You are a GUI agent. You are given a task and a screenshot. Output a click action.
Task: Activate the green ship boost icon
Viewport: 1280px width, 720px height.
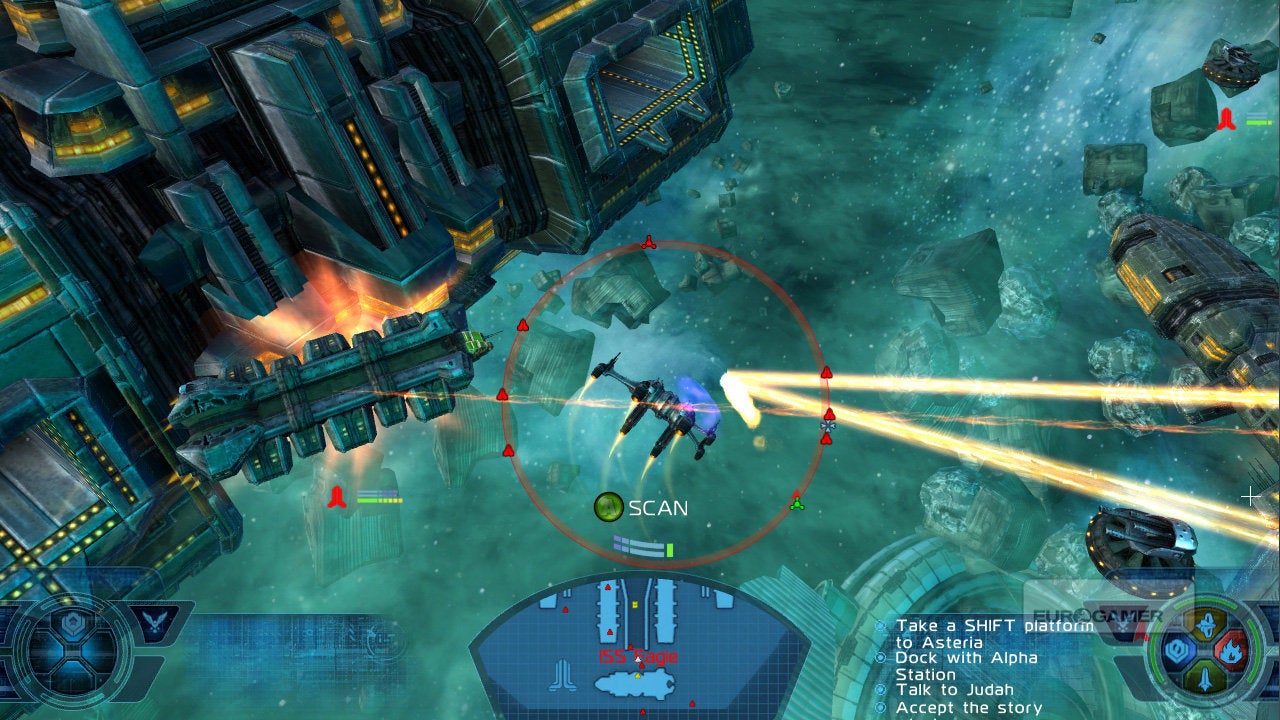coord(1205,677)
